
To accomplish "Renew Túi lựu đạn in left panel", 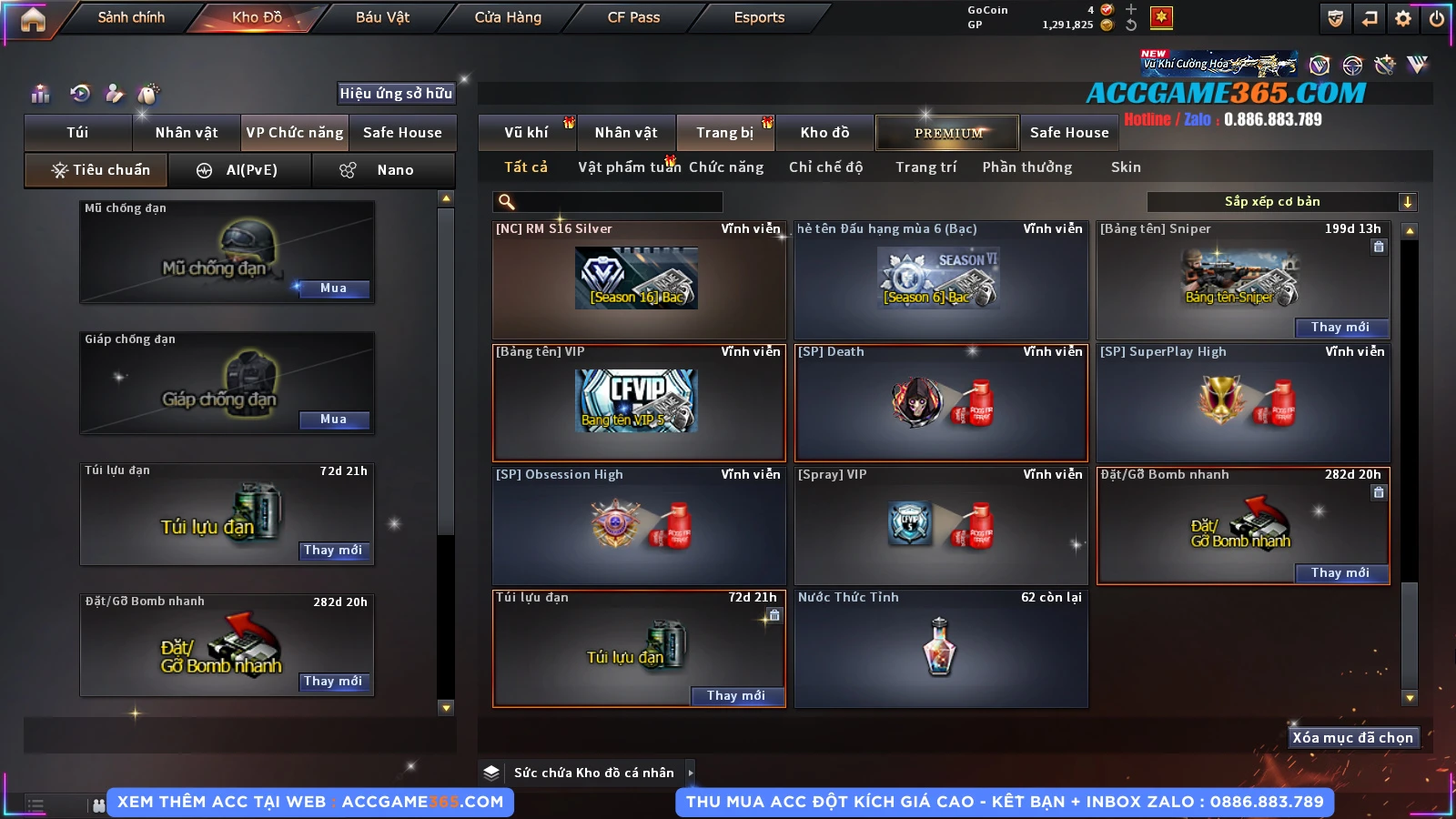I will (x=333, y=551).
